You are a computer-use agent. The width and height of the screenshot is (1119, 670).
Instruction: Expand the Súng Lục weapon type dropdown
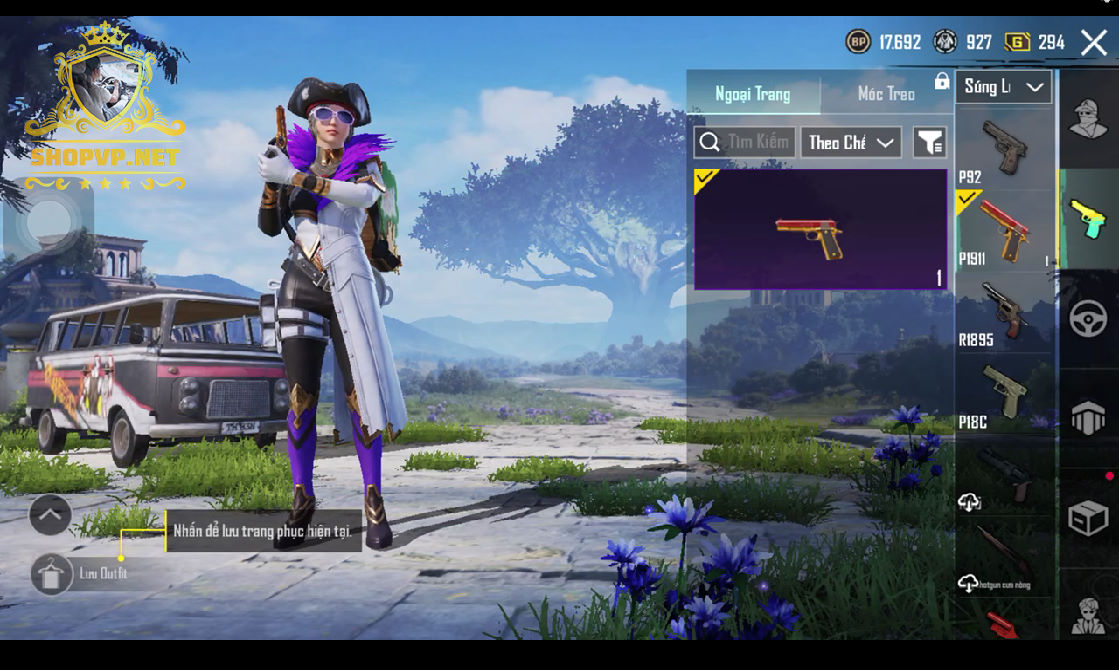pyautogui.click(x=1003, y=87)
